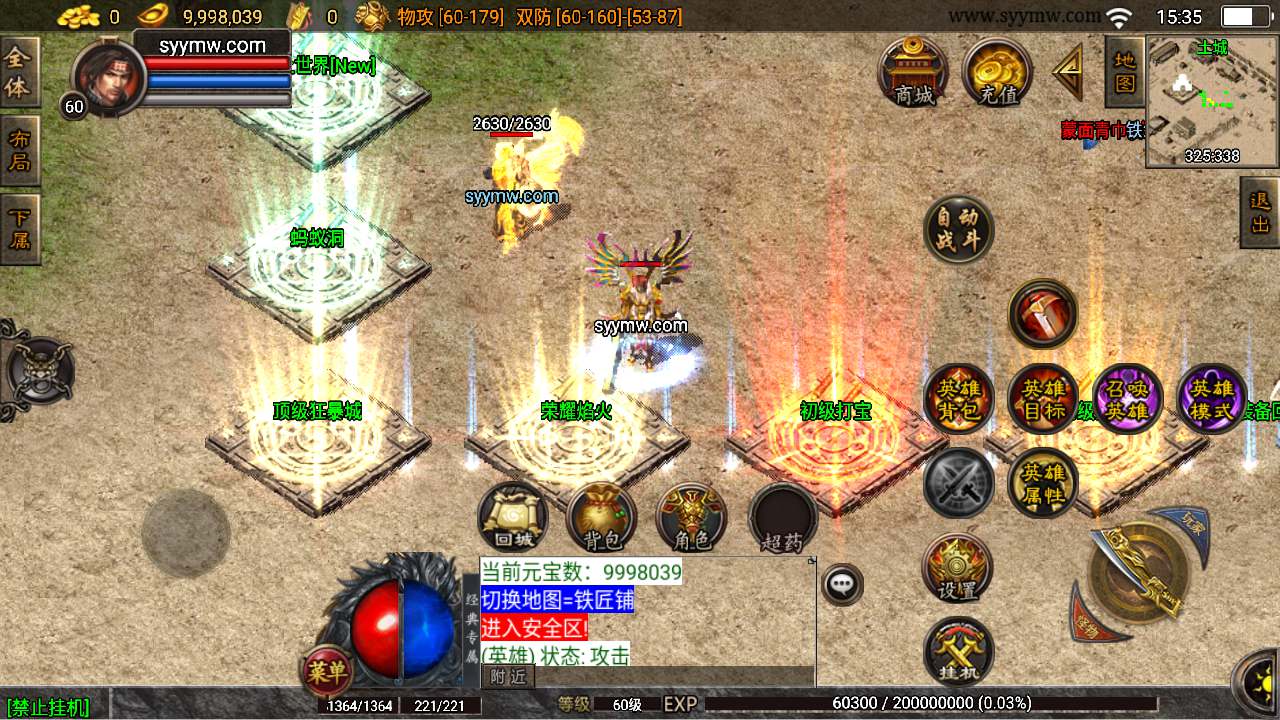Viewport: 1280px width, 720px height.
Task: Use the 超药 super potion slot
Action: pyautogui.click(x=782, y=517)
